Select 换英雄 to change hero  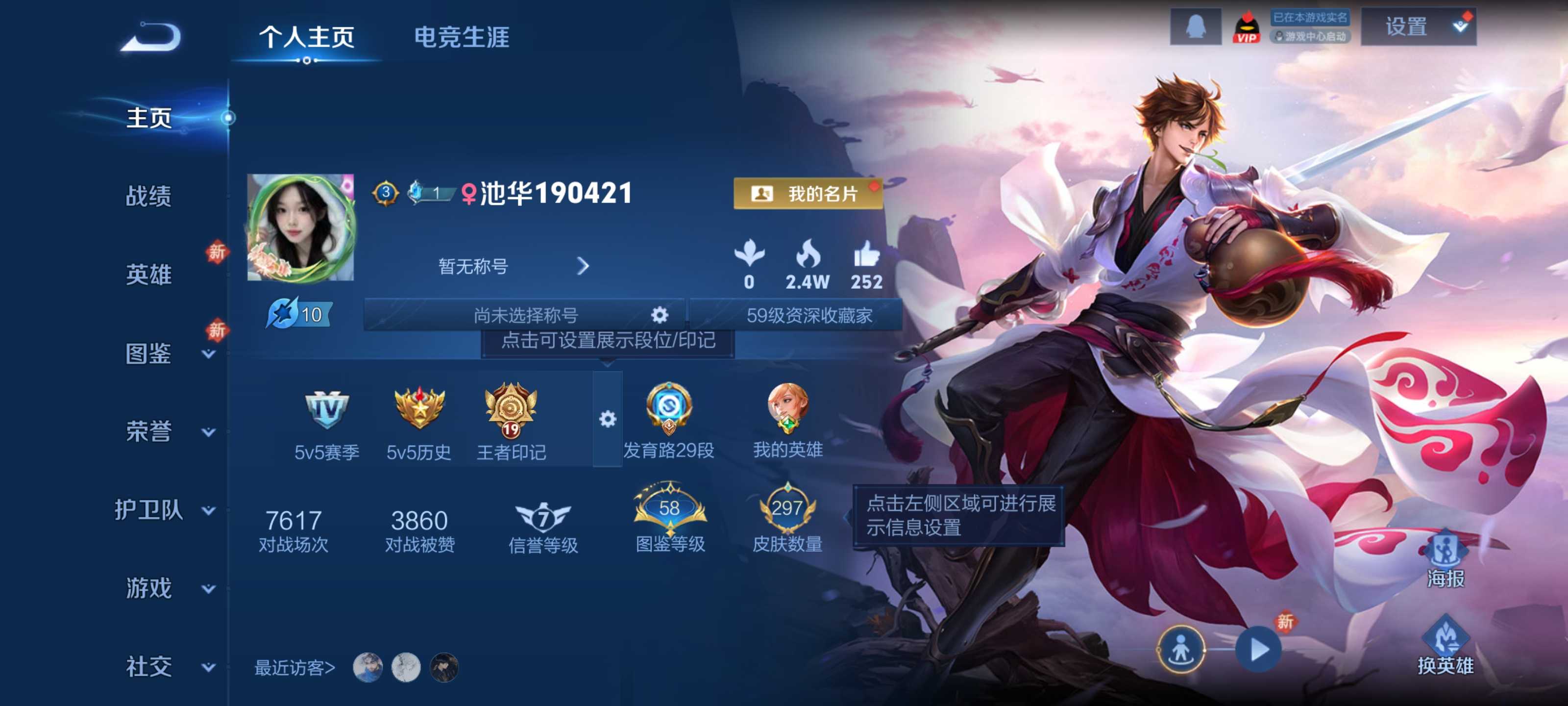1445,647
